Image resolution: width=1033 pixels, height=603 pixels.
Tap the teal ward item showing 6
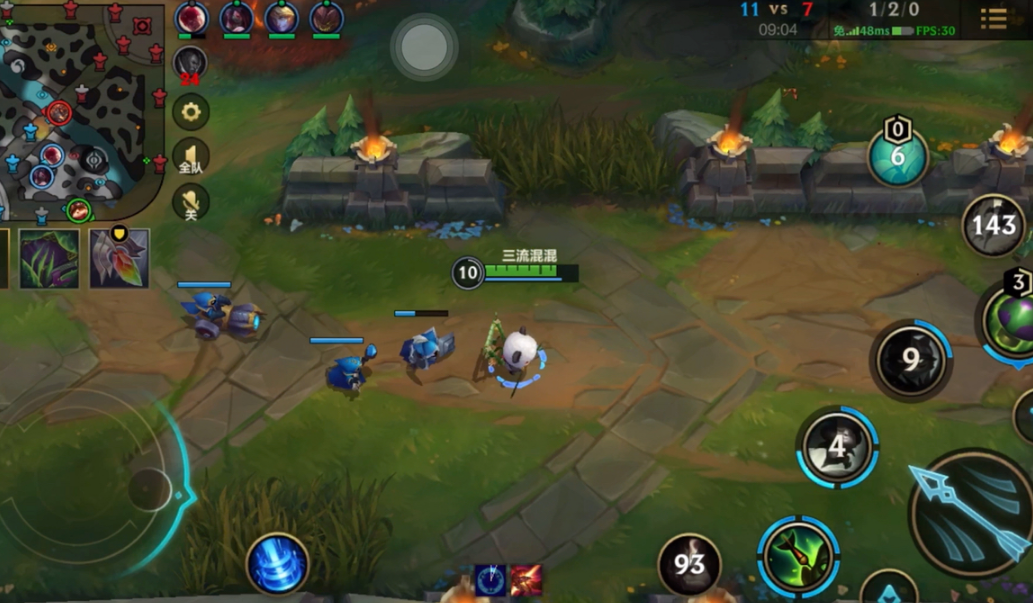coord(897,157)
